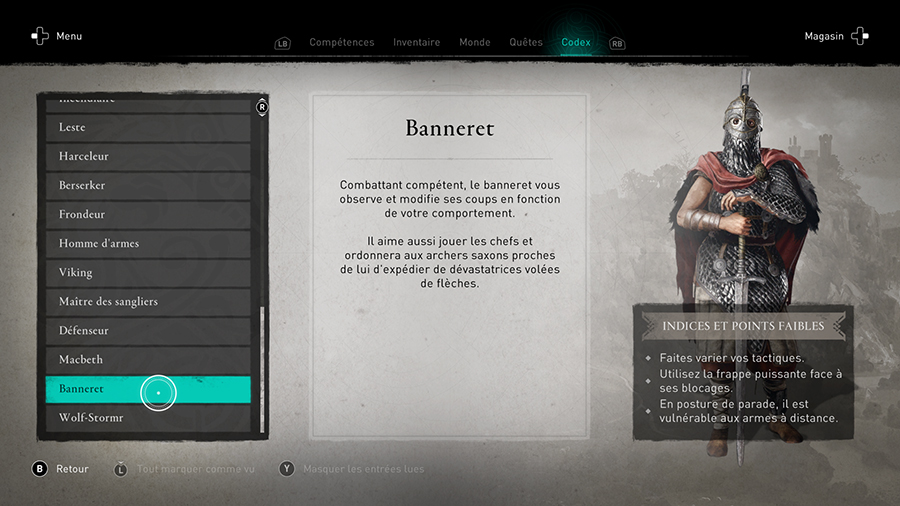The image size is (900, 506).
Task: Open the Maître des sangliers entry
Action: pos(148,302)
